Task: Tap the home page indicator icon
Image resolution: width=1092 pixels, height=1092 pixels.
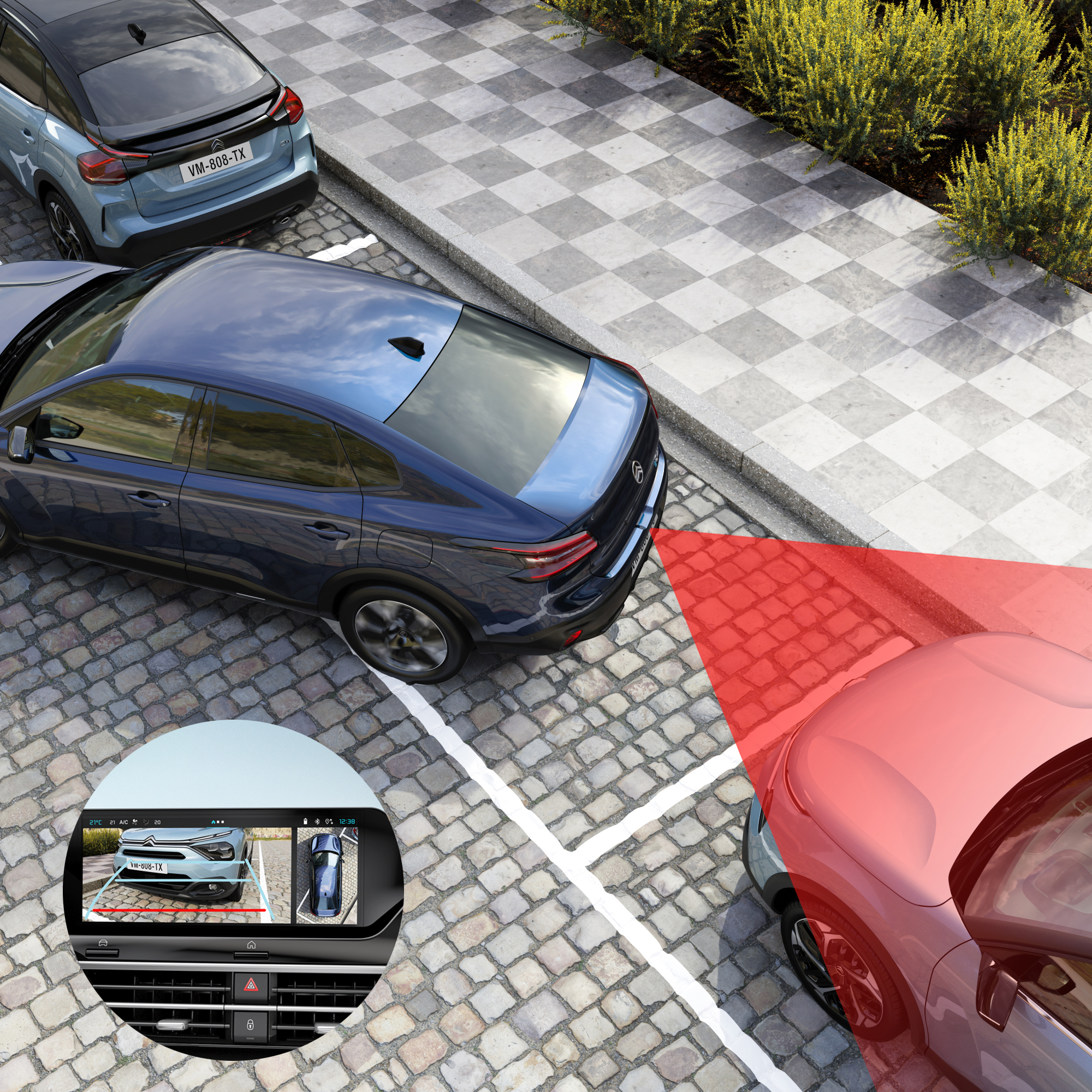Action: click(213, 821)
